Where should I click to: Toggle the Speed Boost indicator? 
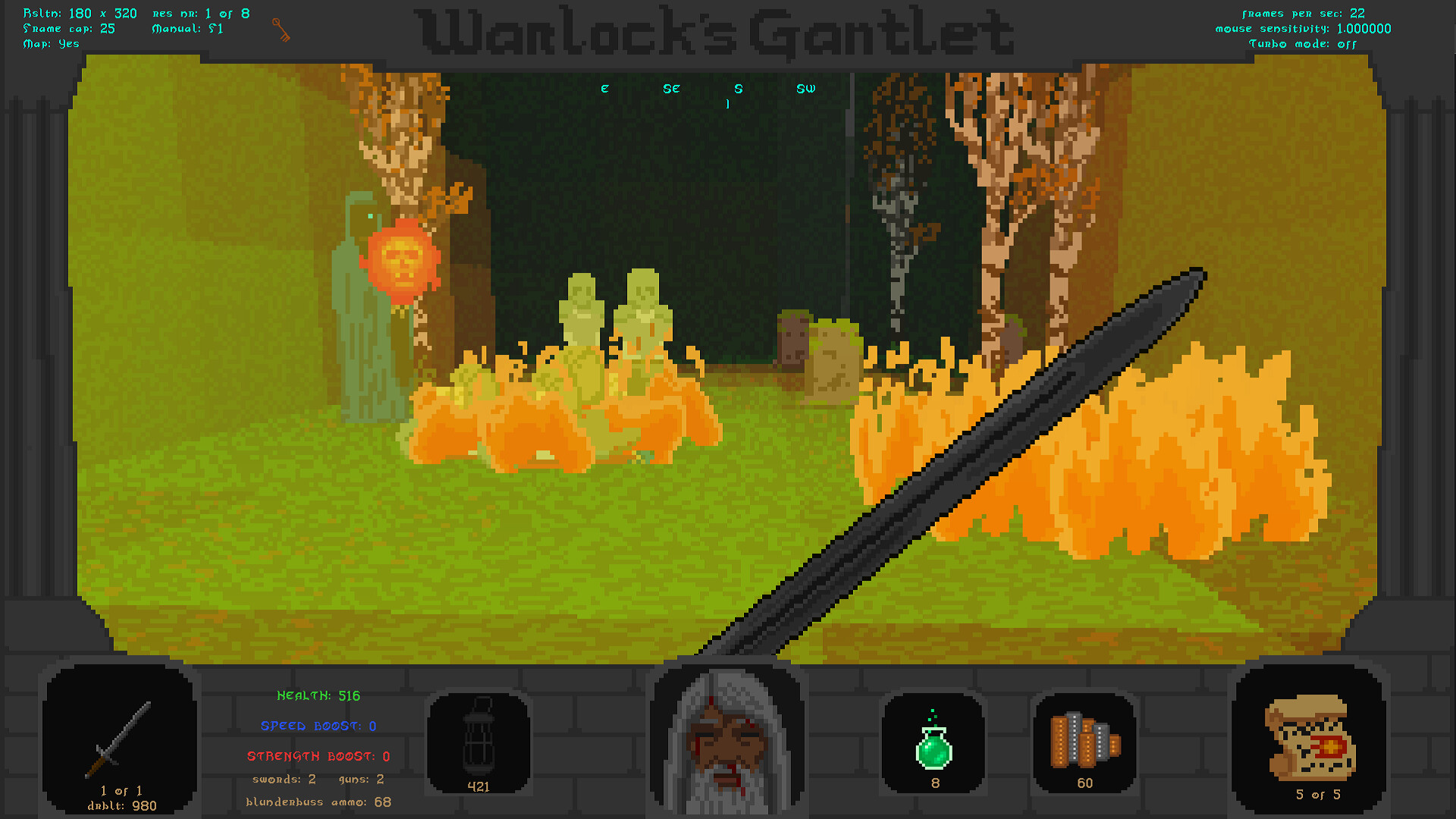[318, 726]
